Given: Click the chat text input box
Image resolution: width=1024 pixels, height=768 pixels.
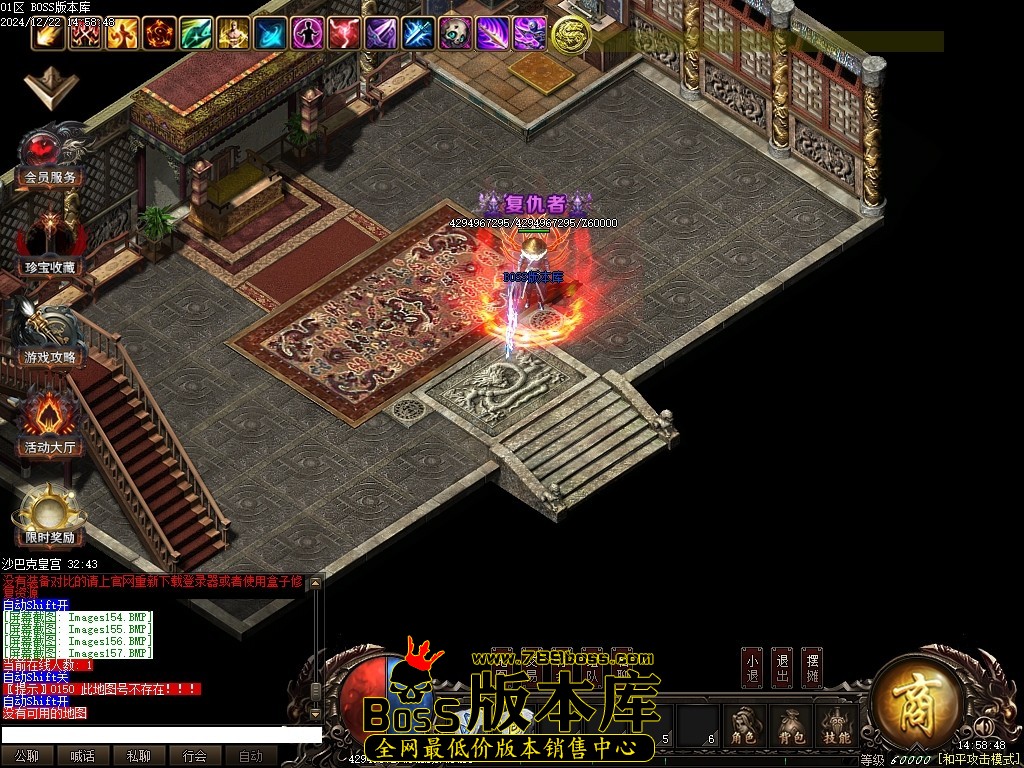Looking at the screenshot, I should click(160, 735).
